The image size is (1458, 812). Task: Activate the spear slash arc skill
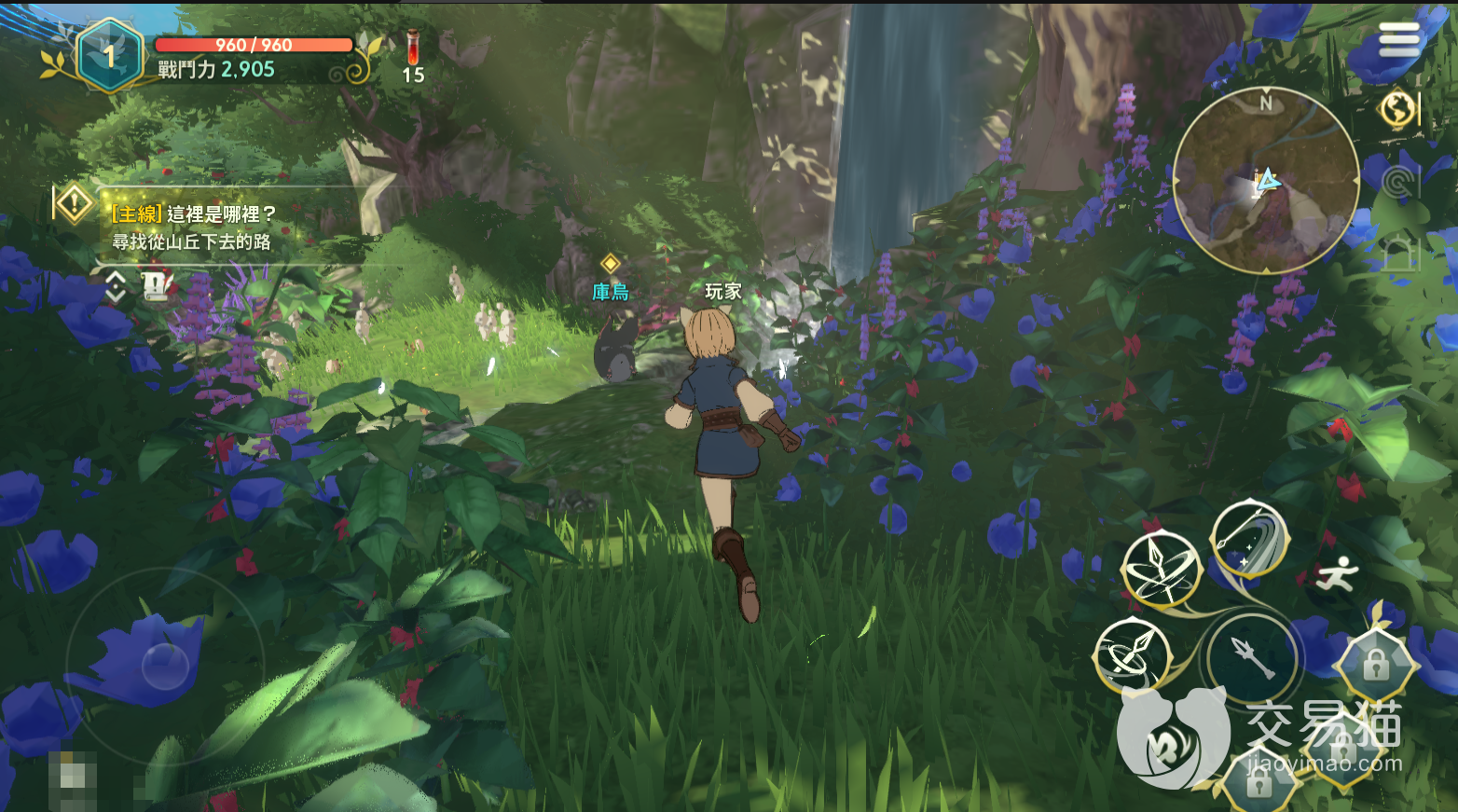[1249, 539]
